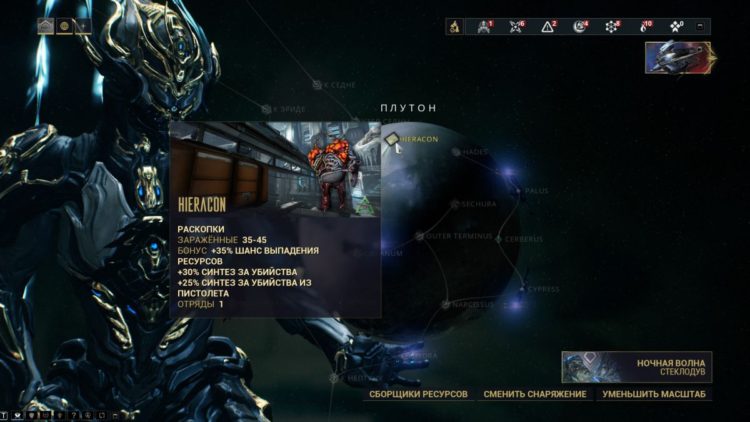Open the Сборщики ресурсов menu

418,394
